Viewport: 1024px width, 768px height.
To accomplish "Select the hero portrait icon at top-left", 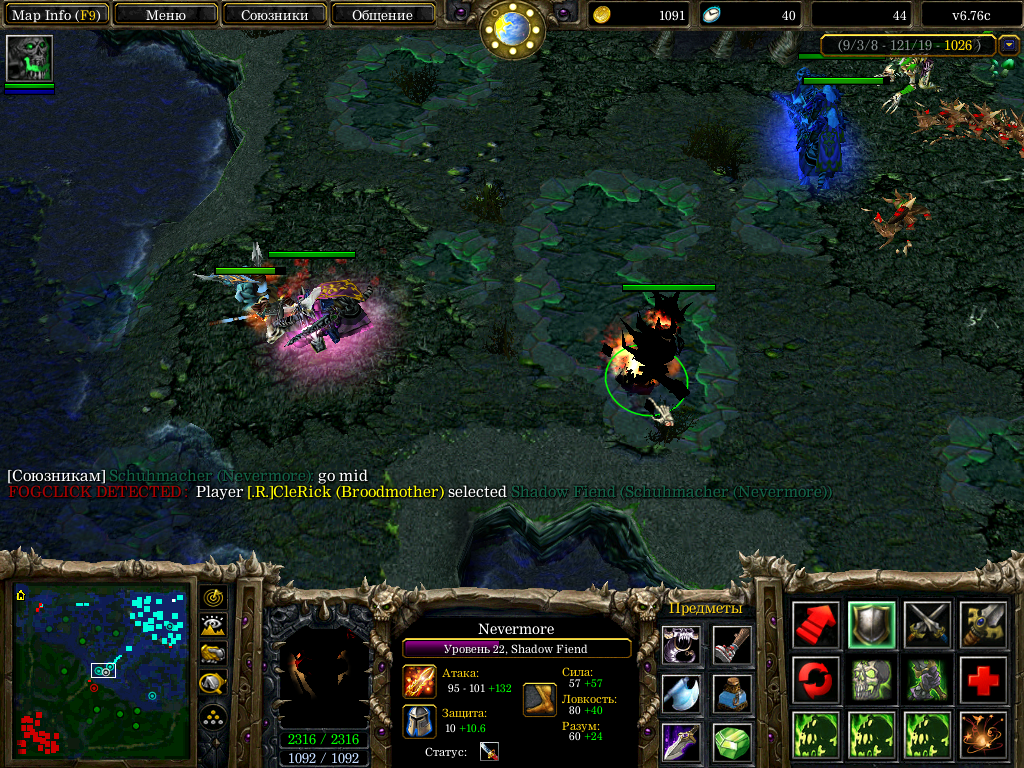I will (29, 59).
